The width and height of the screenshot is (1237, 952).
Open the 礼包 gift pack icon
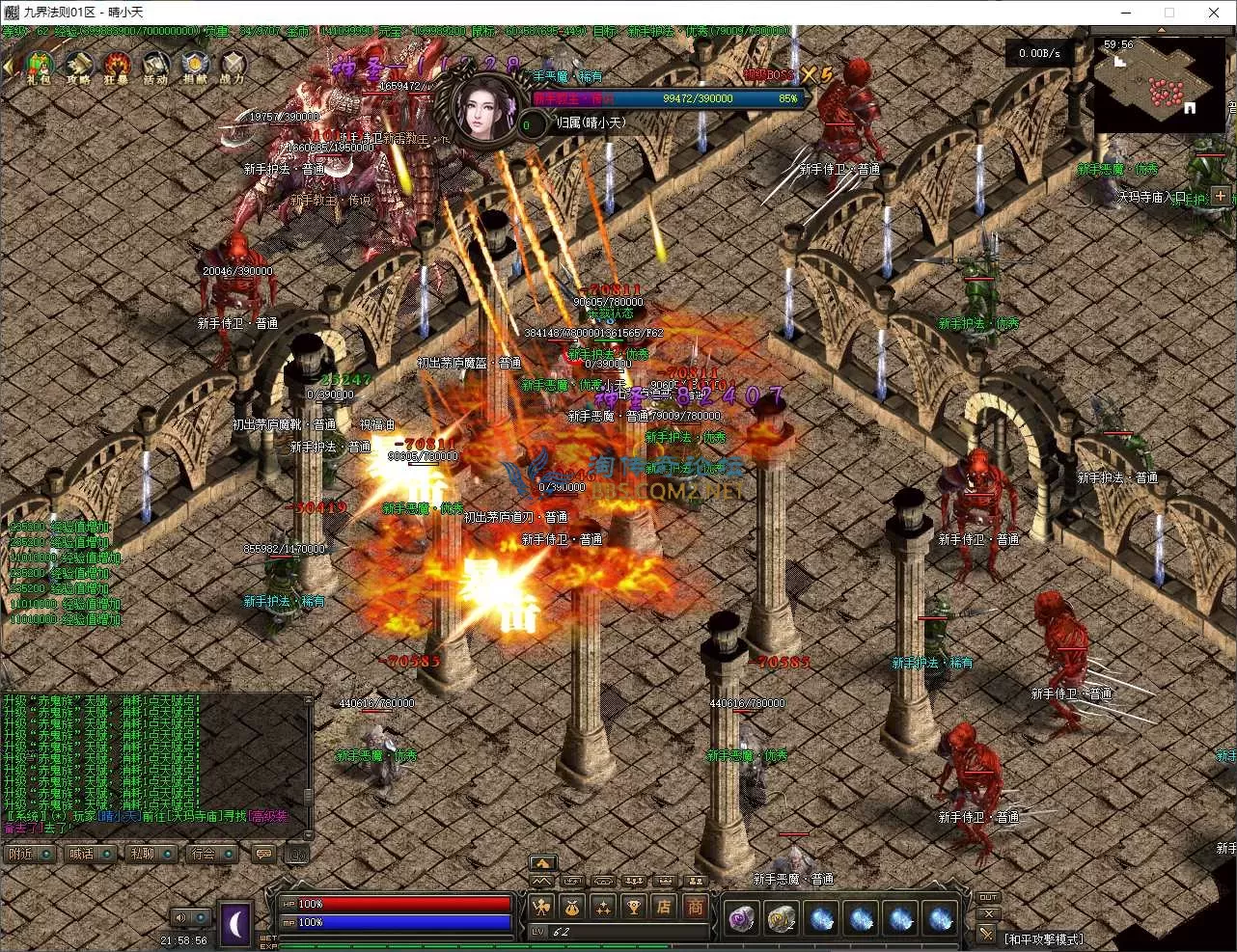click(39, 68)
